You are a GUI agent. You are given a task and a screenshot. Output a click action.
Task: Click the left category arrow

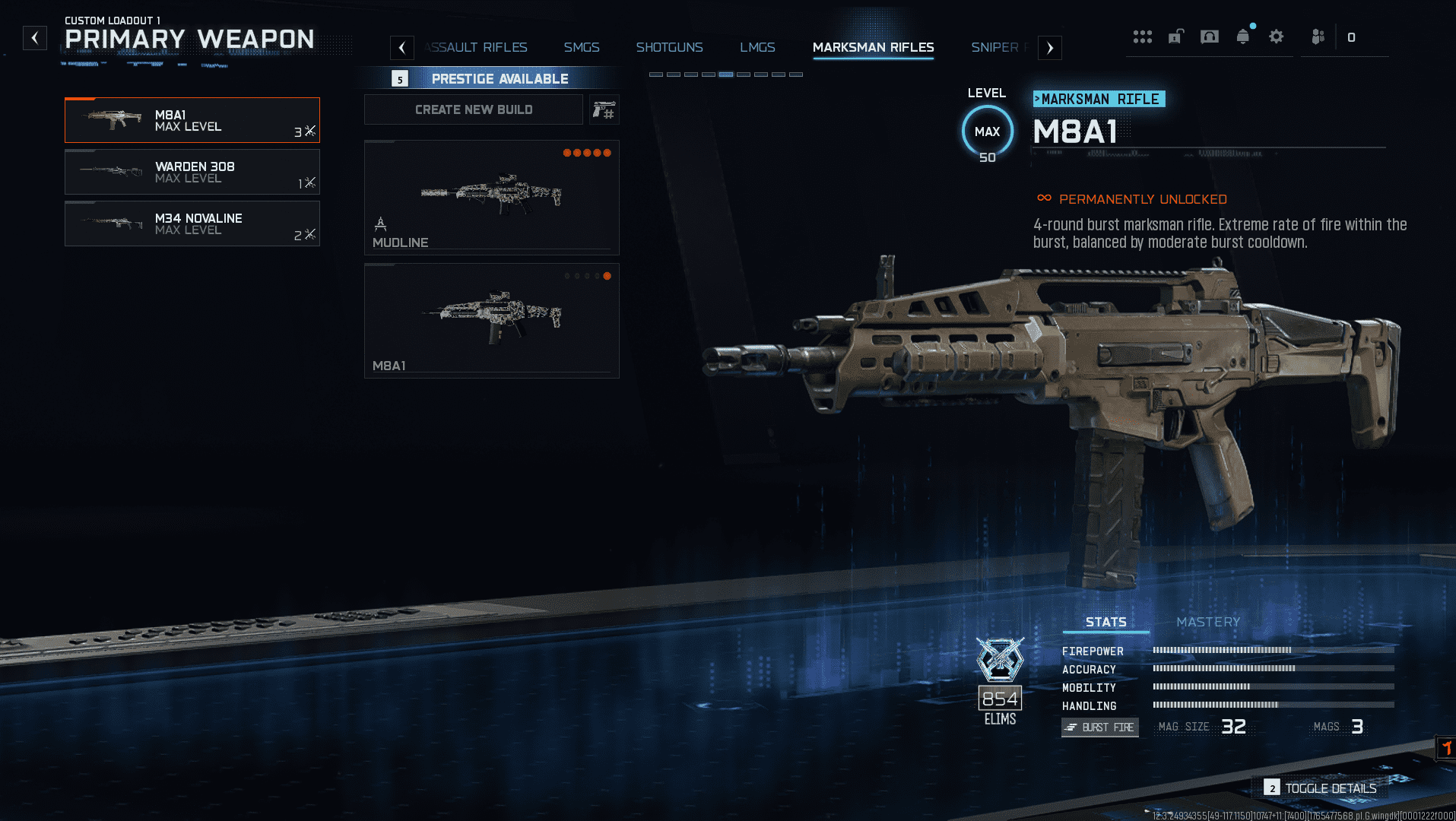point(402,48)
